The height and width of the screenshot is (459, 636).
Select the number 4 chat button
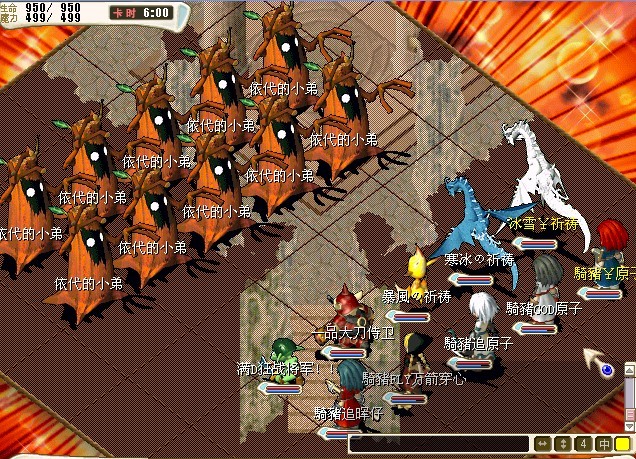pos(582,443)
